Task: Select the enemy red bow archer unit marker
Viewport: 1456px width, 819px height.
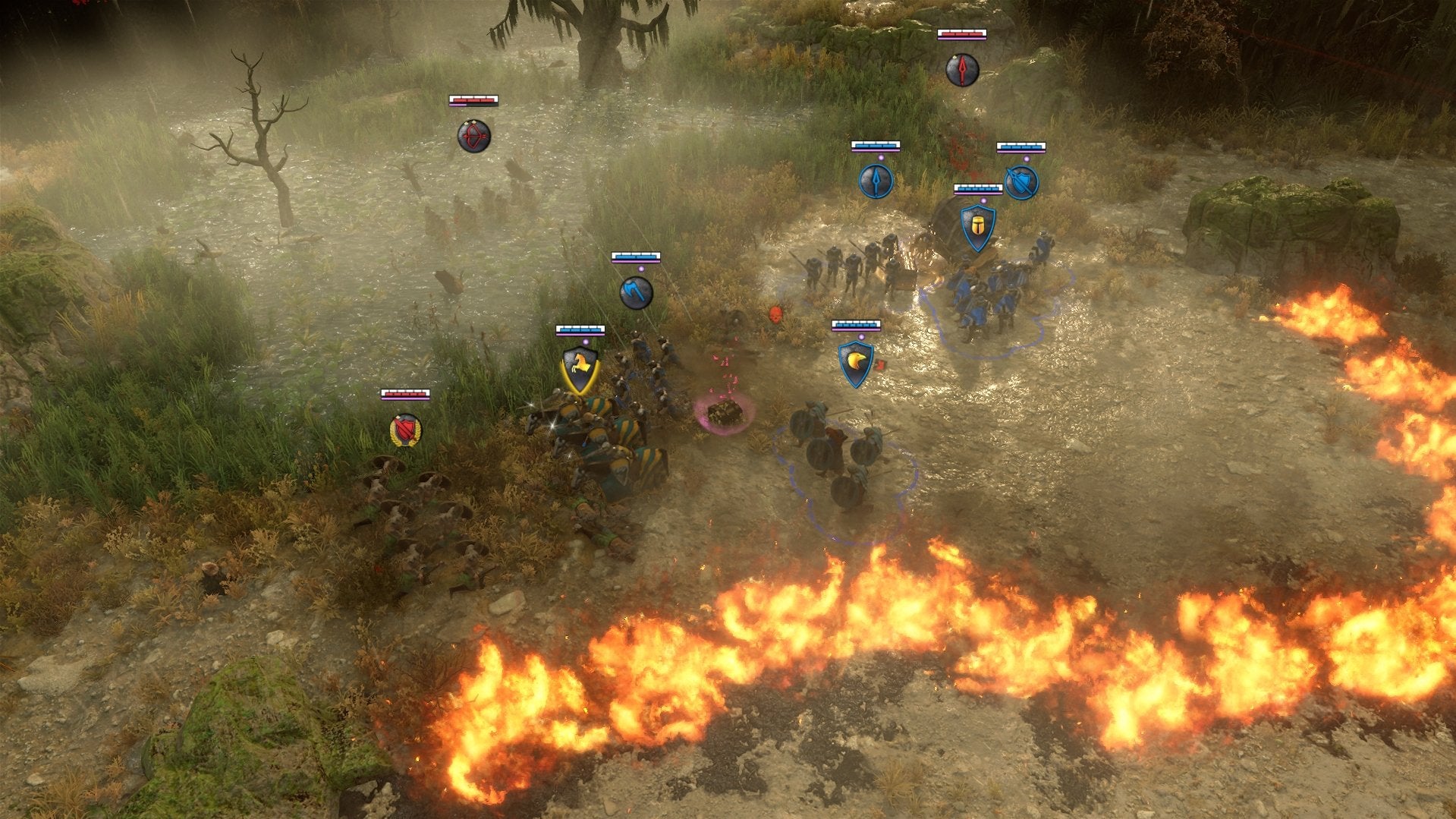Action: [473, 137]
